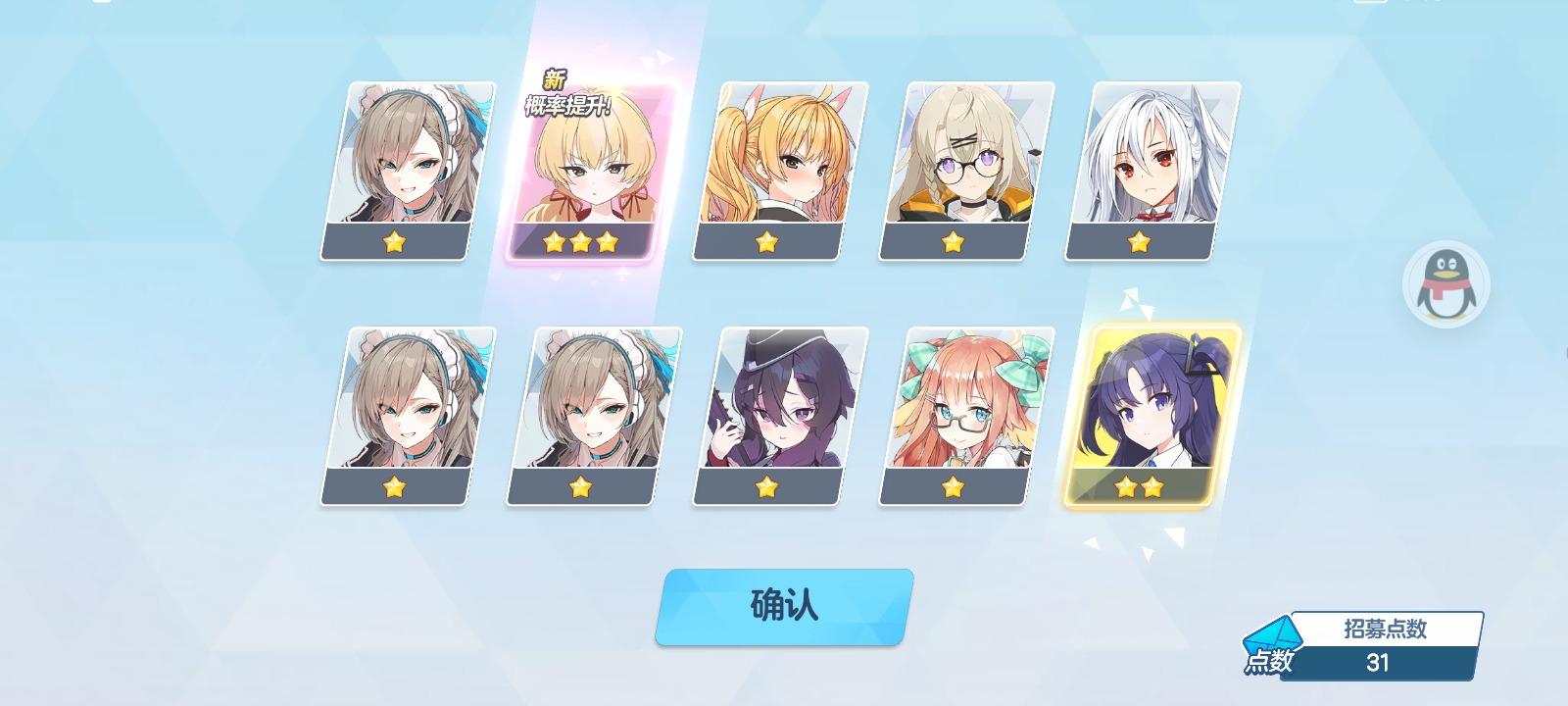1568x706 pixels.
Task: Choose the two-star purple-haired character card
Action: click(x=1151, y=416)
